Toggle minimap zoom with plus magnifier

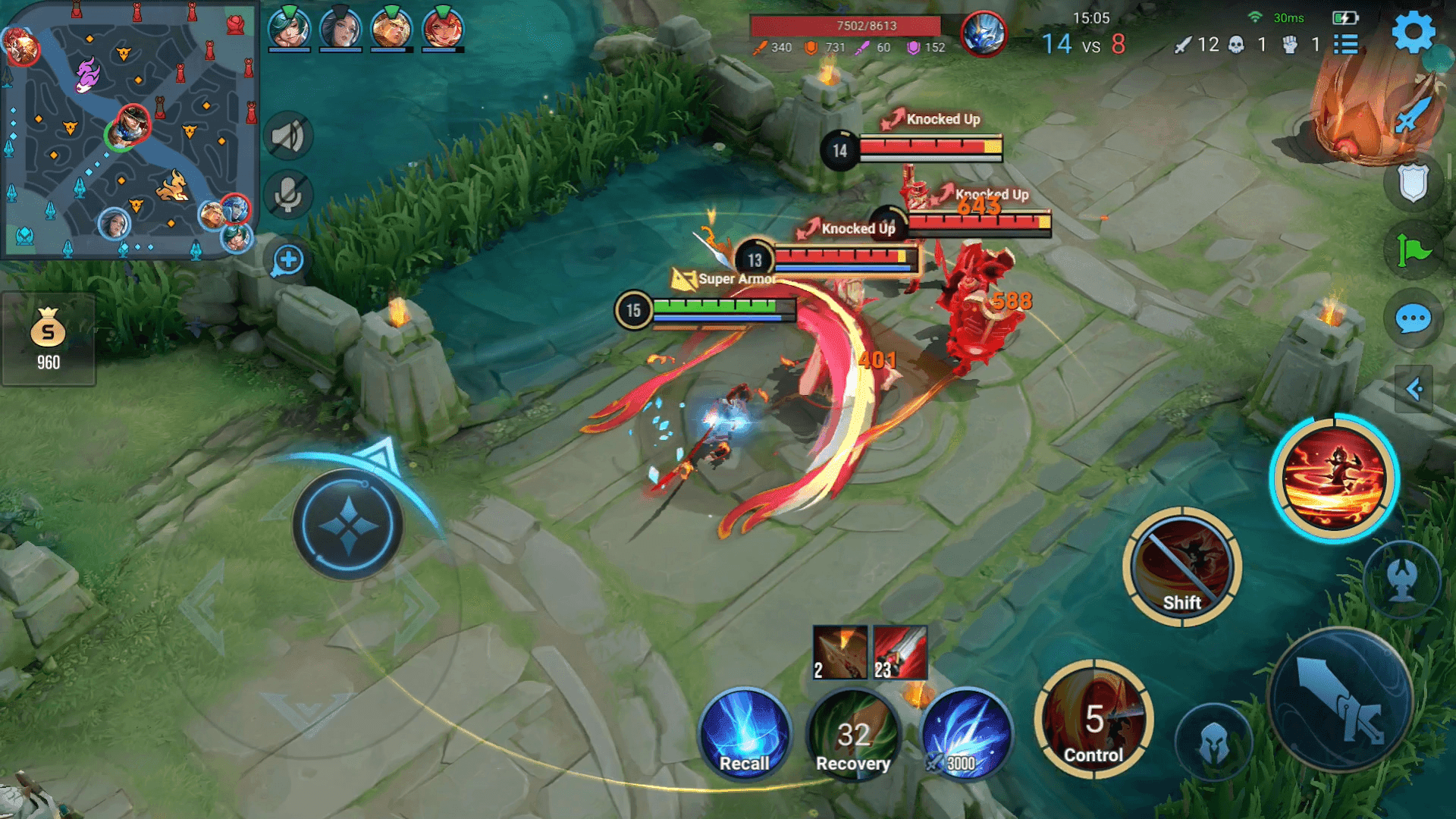287,261
